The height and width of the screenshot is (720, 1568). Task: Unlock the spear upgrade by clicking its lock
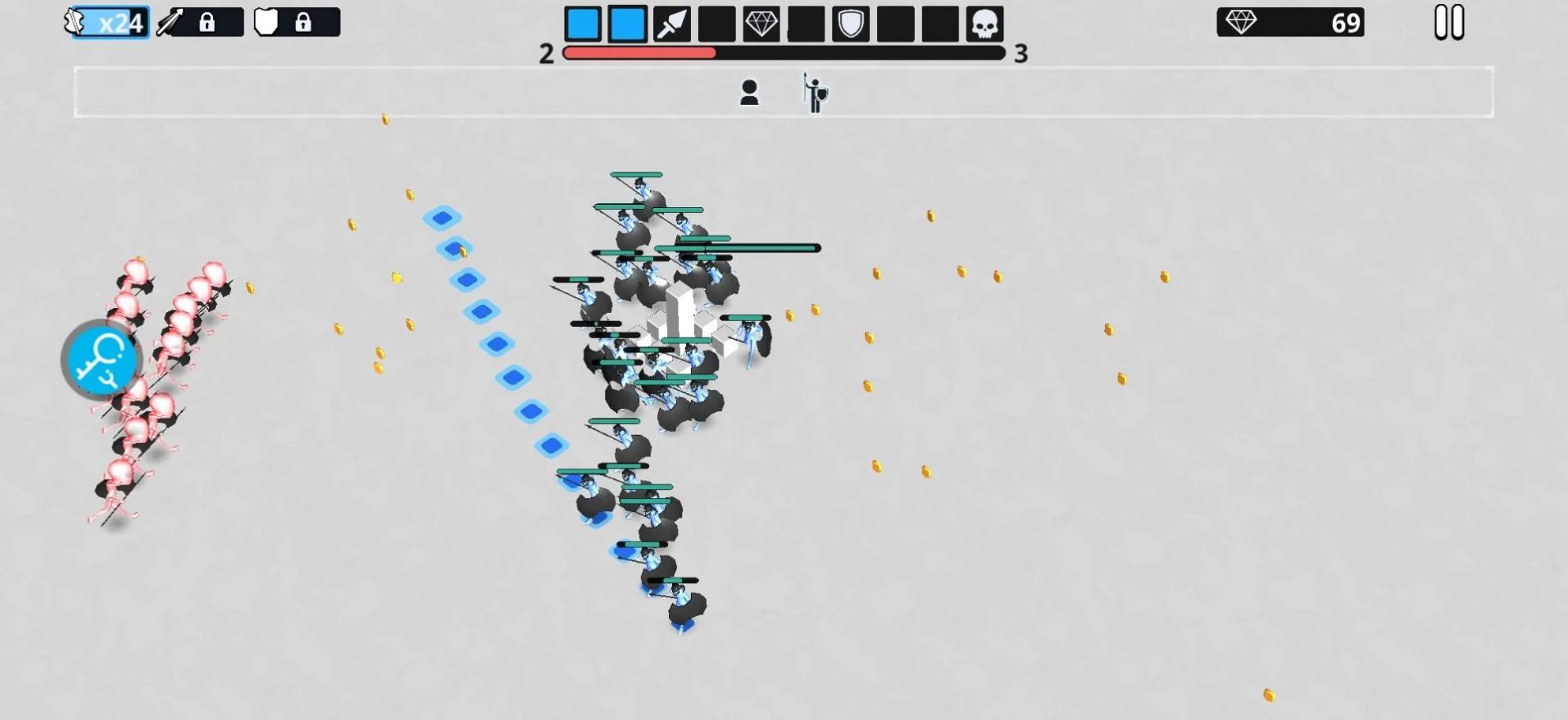(207, 22)
